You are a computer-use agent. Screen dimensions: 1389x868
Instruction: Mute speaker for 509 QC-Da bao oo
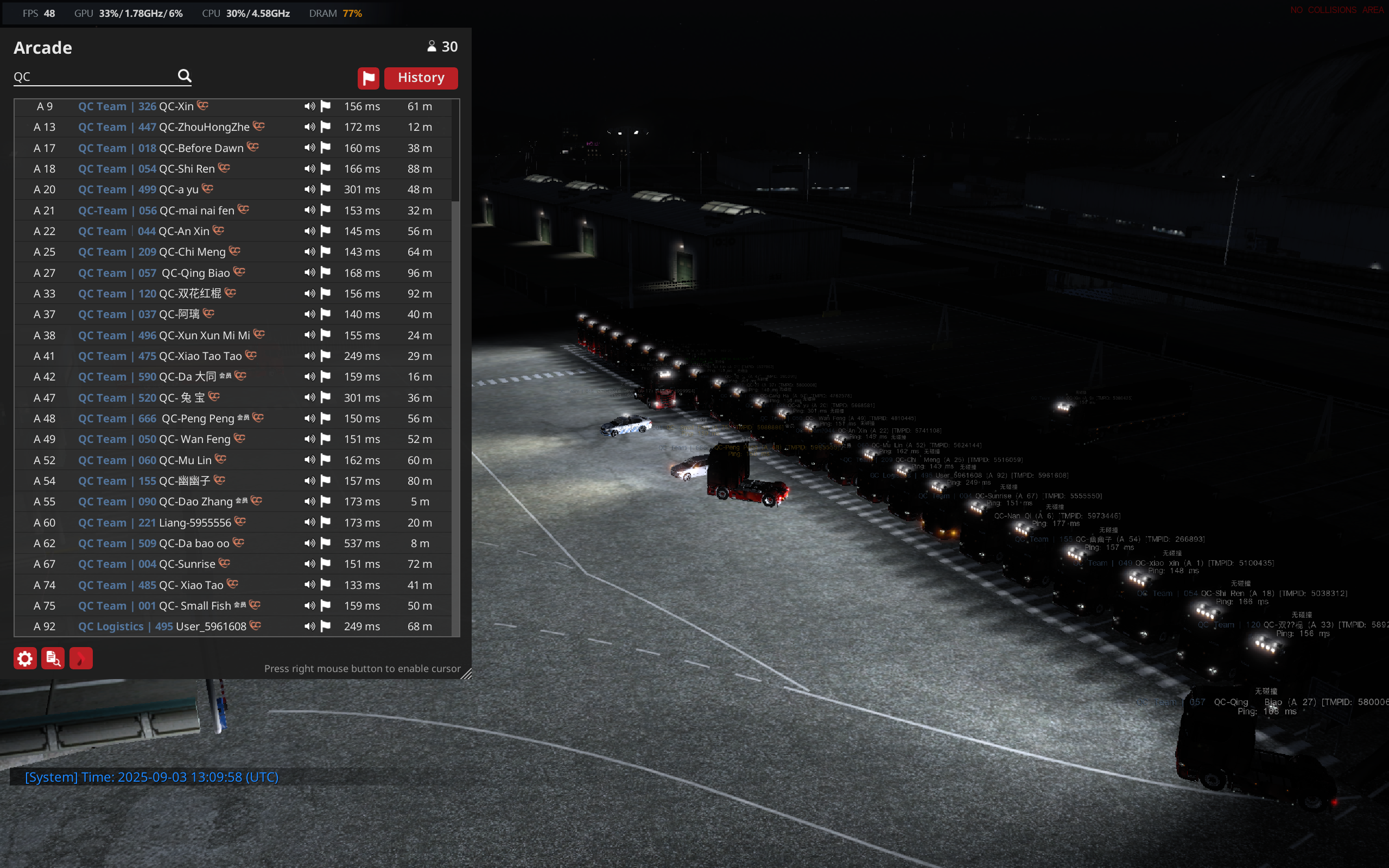309,543
